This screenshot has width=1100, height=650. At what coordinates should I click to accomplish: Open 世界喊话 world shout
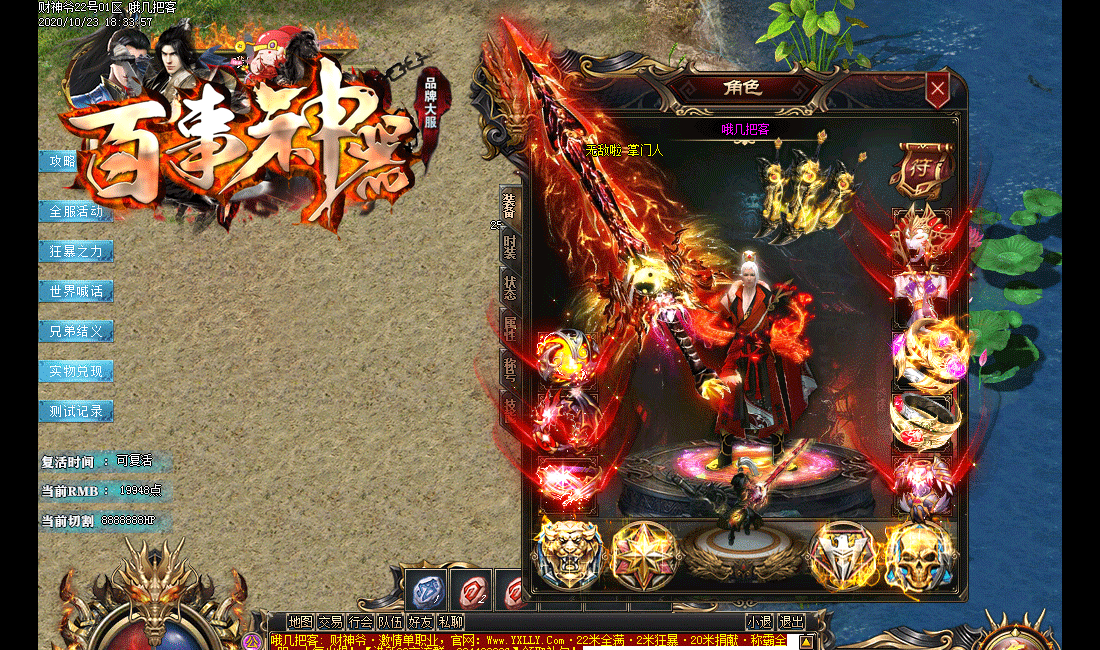click(76, 291)
